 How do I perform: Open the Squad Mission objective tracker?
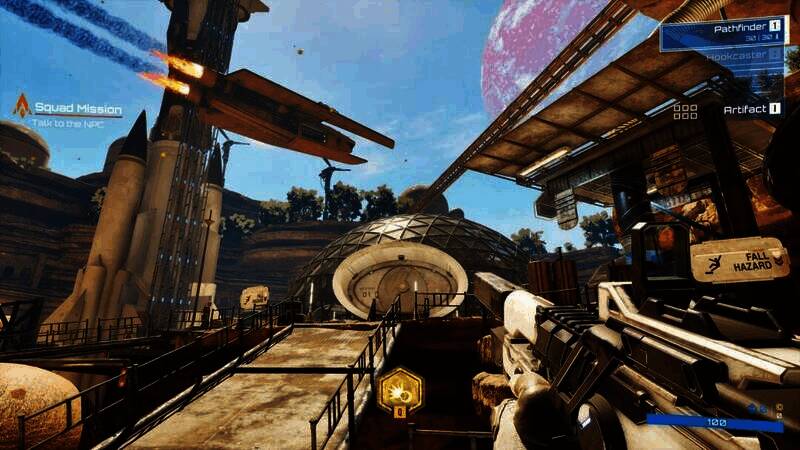[78, 109]
